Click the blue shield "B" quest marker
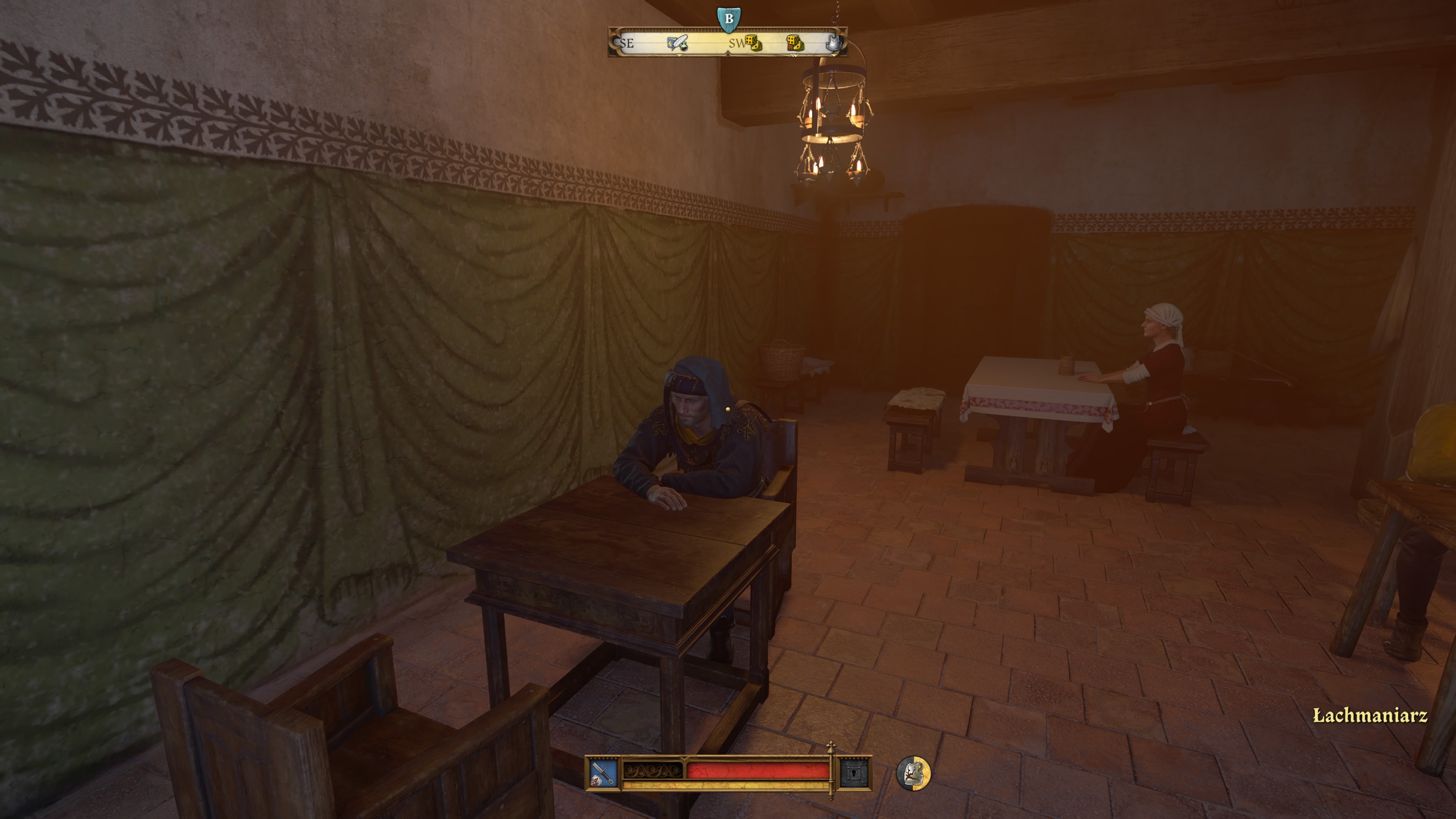This screenshot has height=819, width=1456. 729,18
